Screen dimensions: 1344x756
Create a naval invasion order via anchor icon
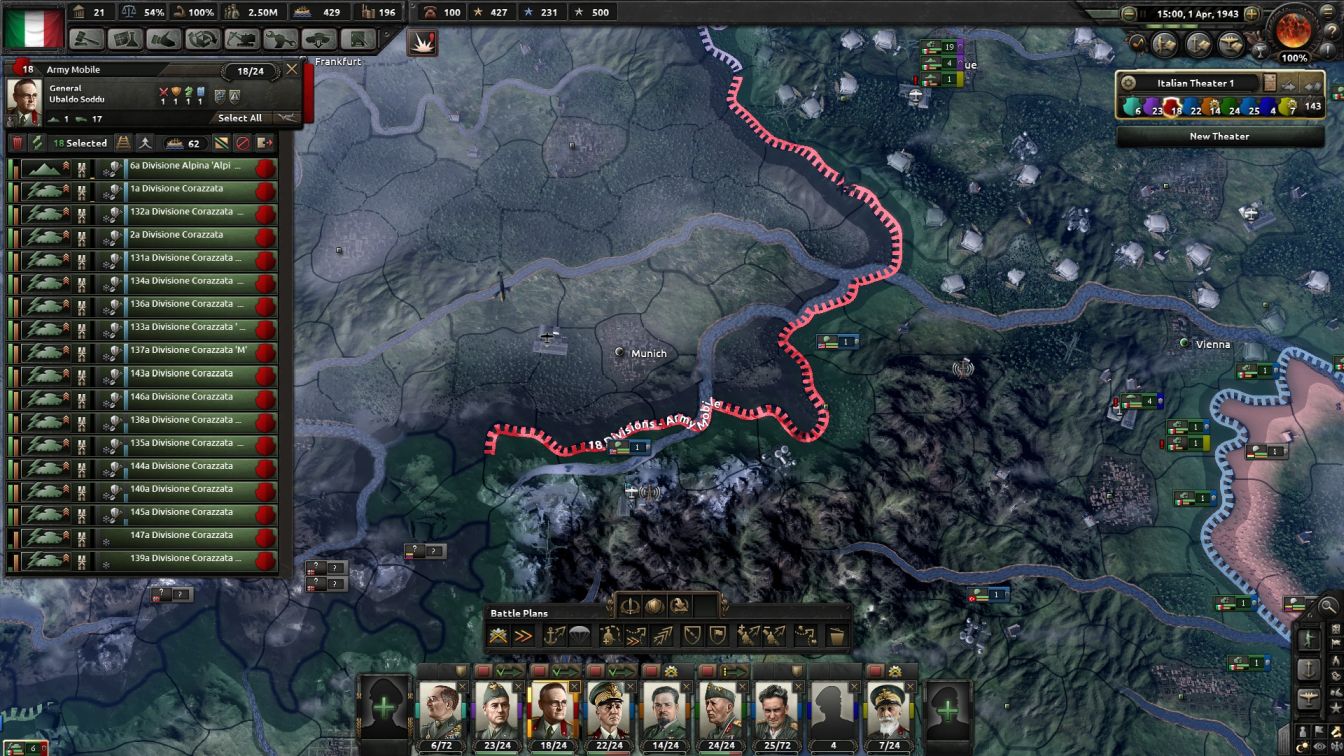click(555, 635)
